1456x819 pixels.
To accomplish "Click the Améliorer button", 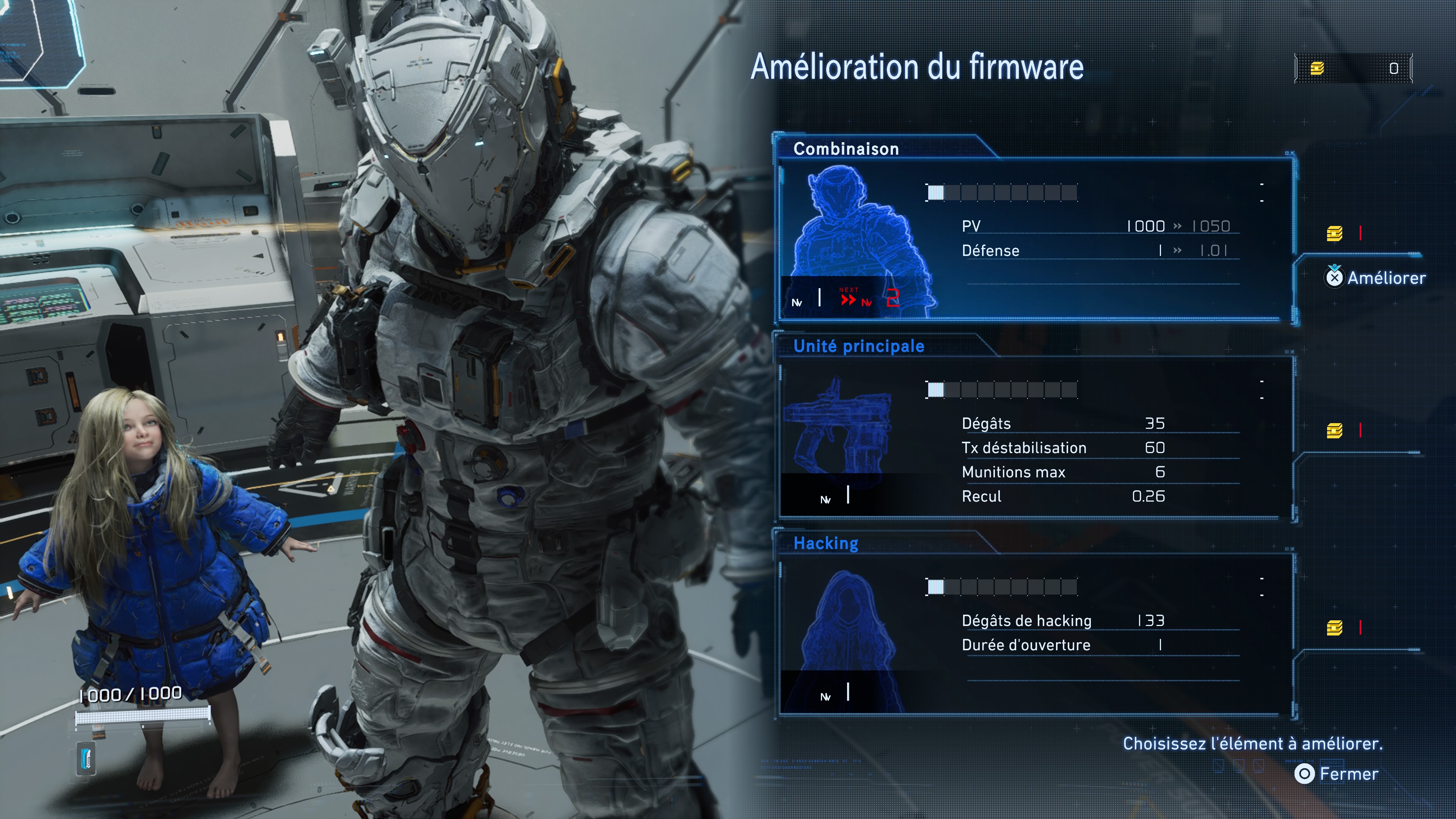I will [1374, 278].
